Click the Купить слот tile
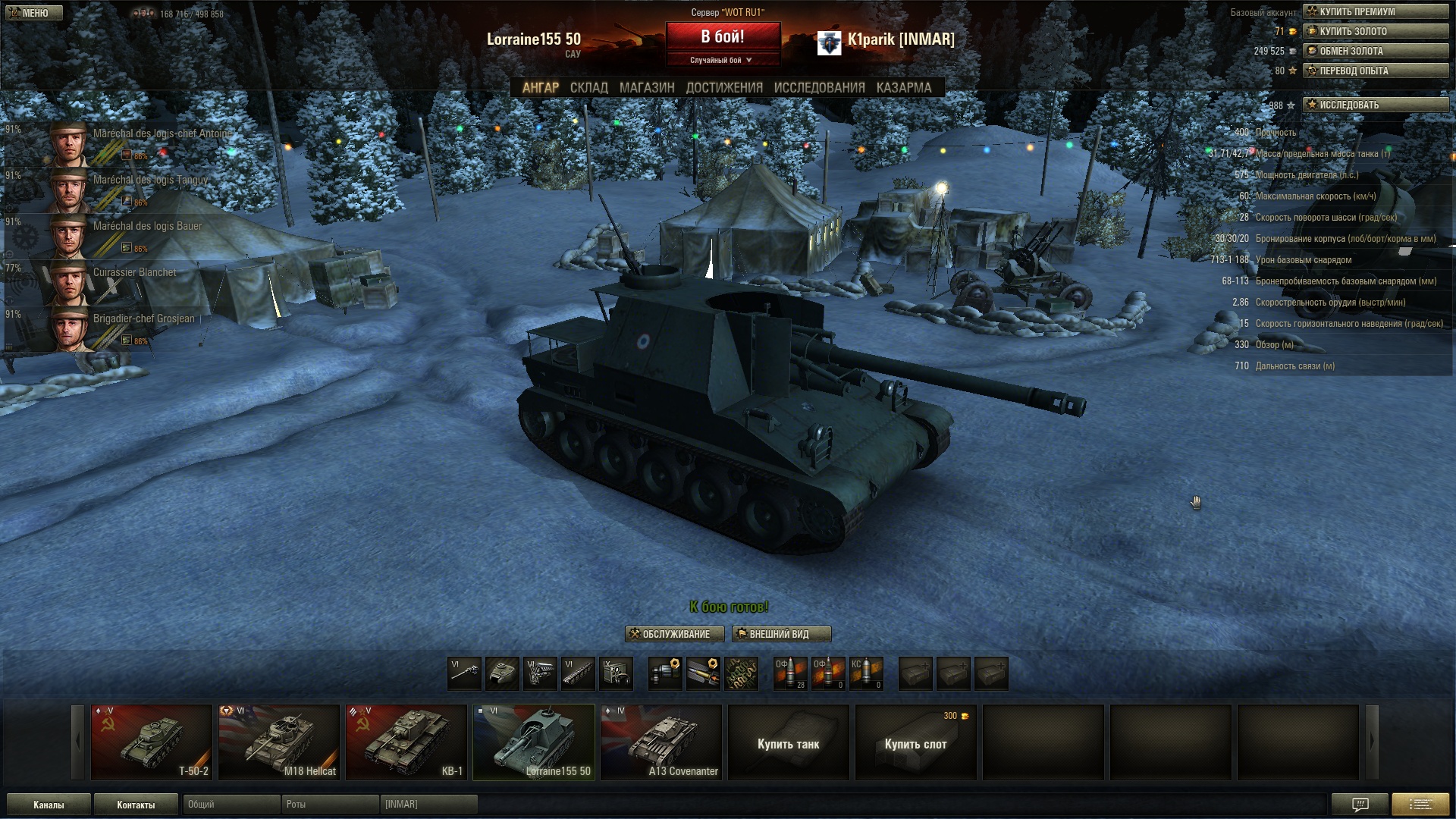This screenshot has height=819, width=1456. coord(915,743)
